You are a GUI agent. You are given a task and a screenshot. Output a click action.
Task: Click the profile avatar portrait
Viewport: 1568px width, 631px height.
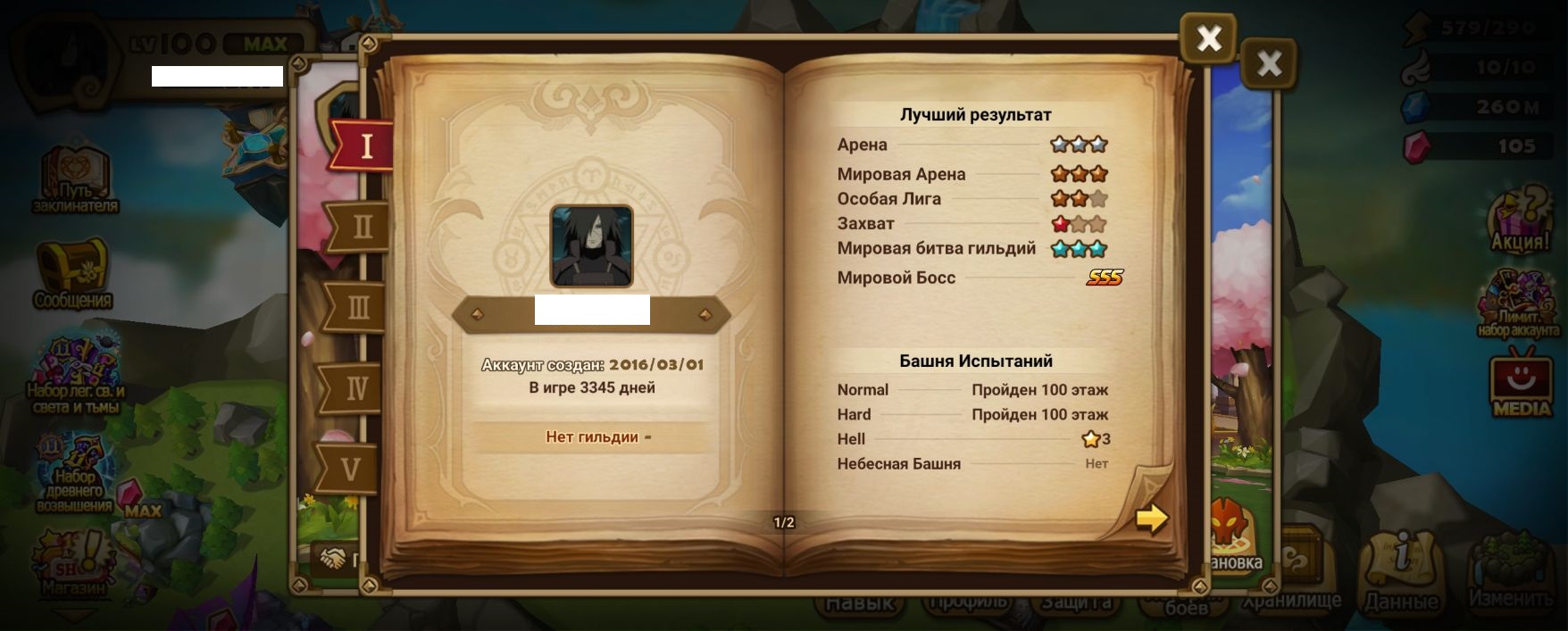tap(591, 246)
